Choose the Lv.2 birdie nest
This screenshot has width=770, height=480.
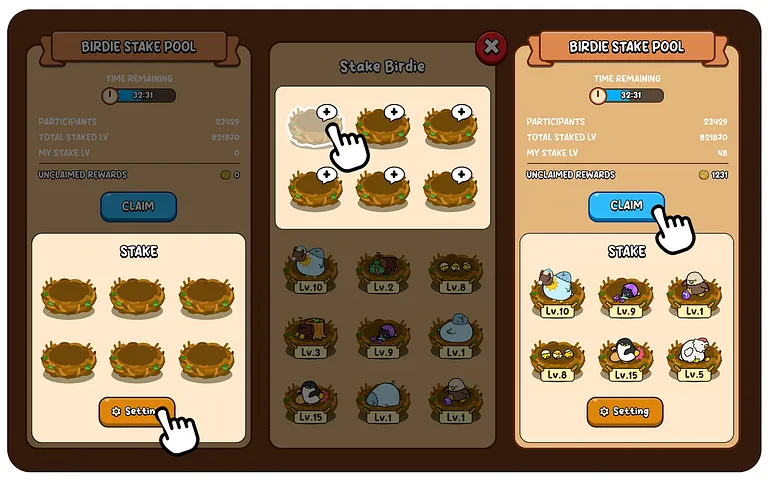point(383,271)
